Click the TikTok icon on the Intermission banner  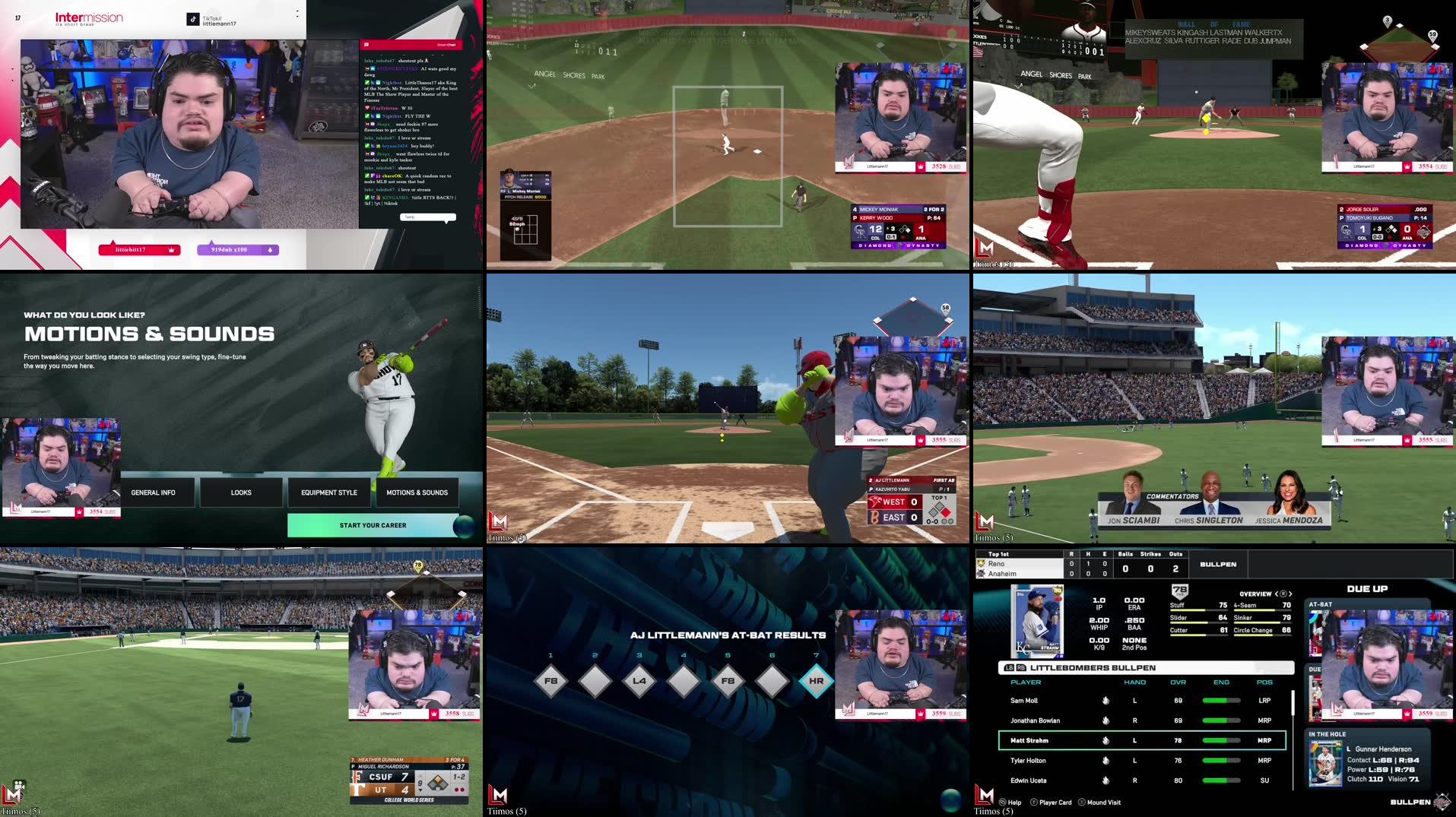(192, 20)
